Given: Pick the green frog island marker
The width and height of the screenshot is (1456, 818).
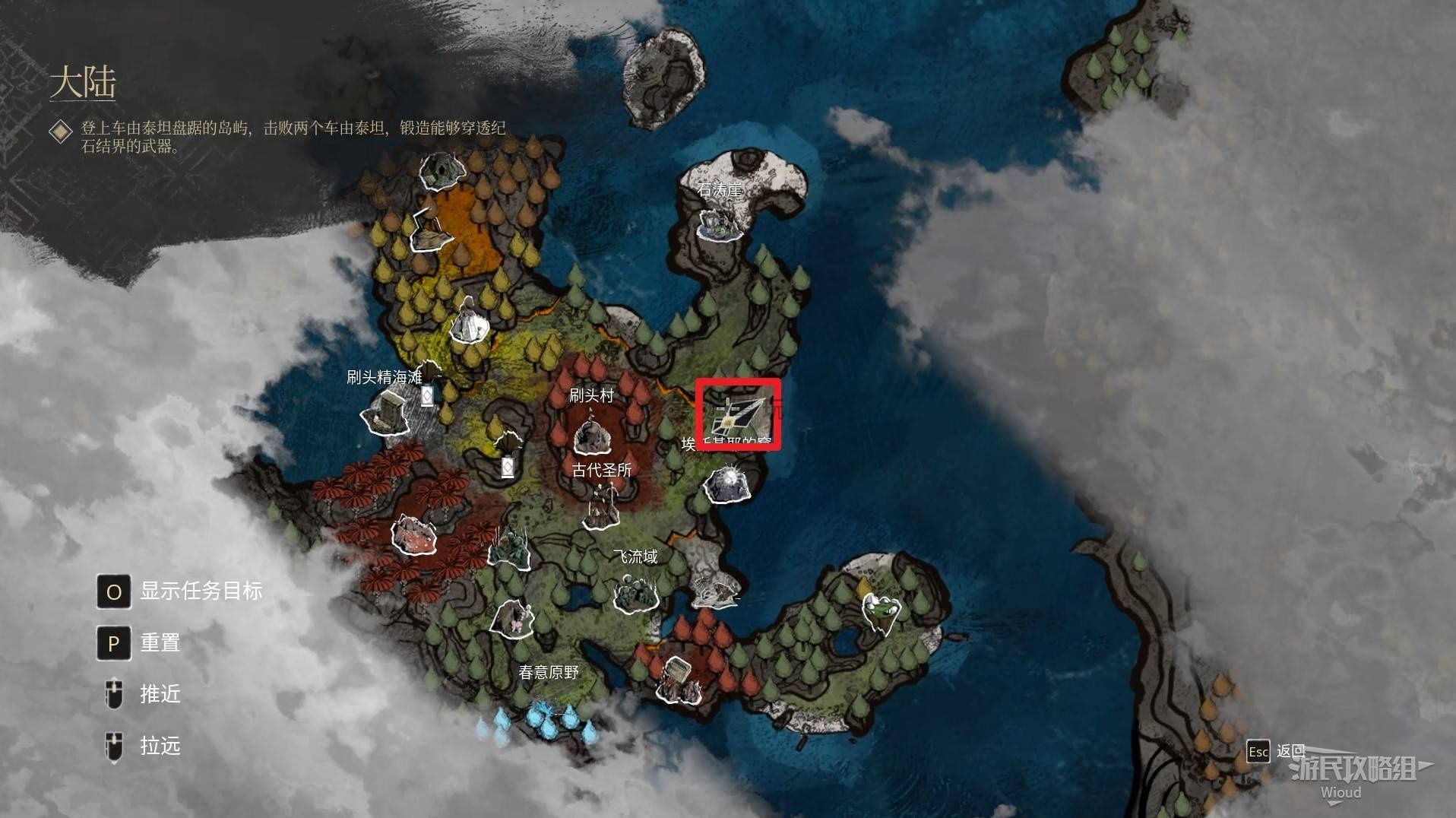Looking at the screenshot, I should (882, 612).
